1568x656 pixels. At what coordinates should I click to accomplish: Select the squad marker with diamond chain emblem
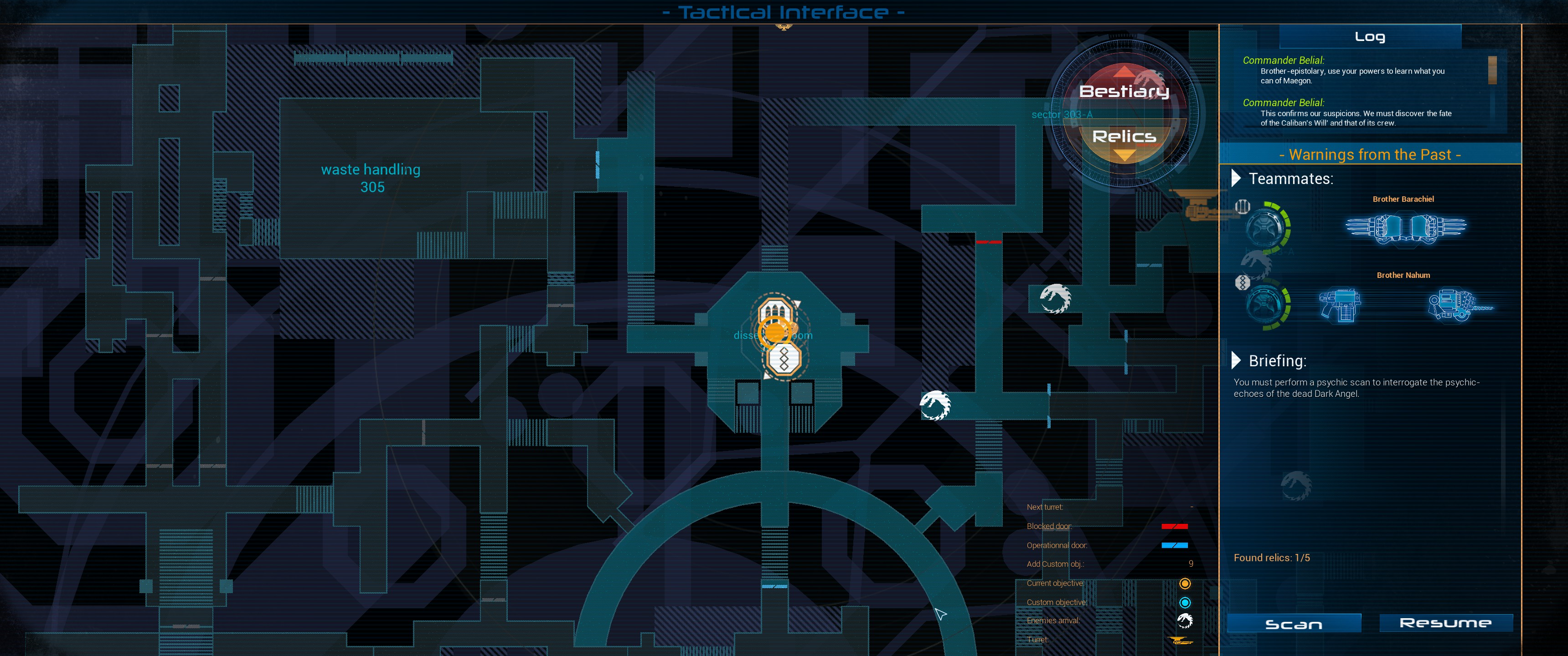pyautogui.click(x=784, y=359)
